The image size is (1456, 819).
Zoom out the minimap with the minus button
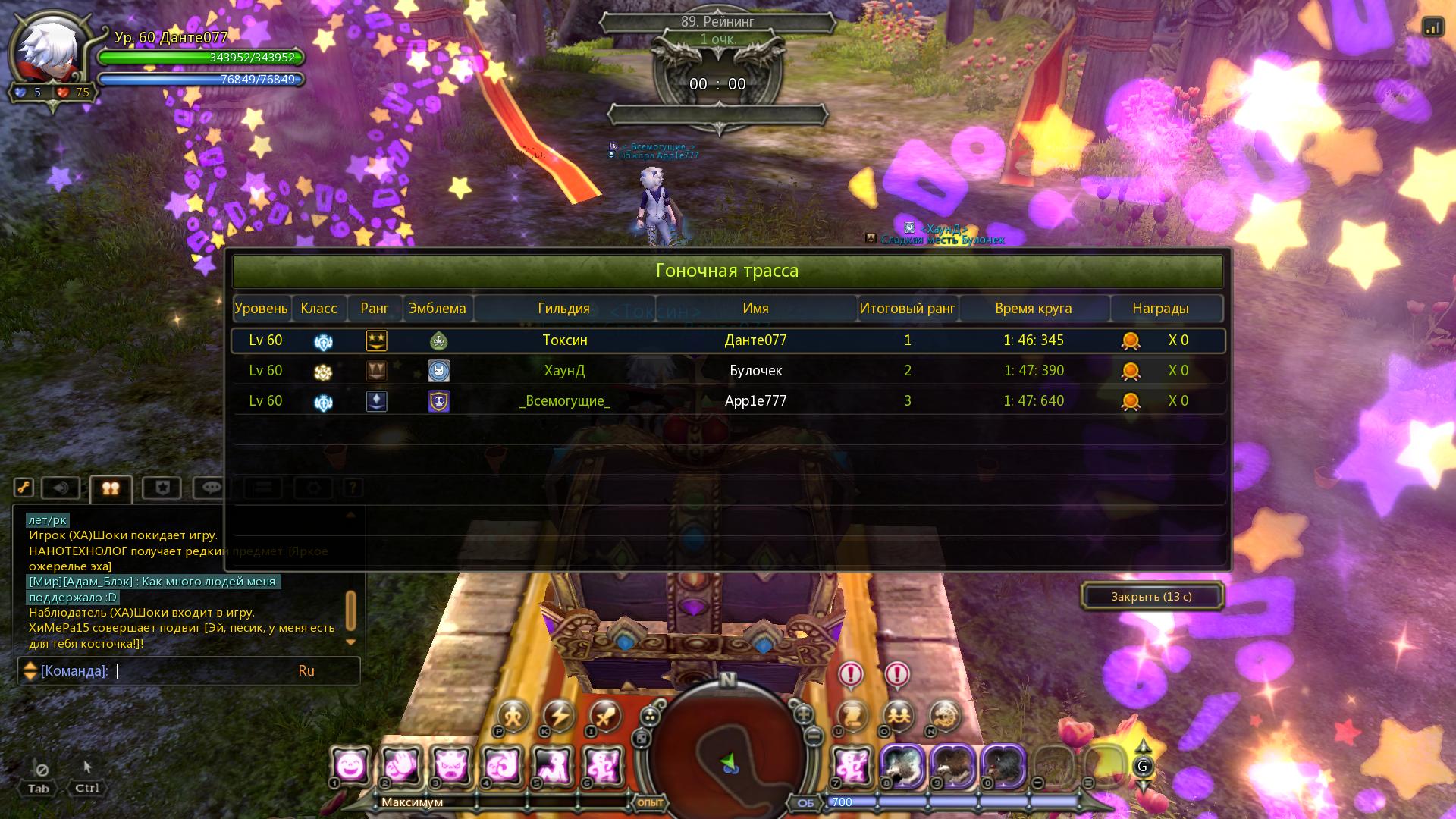pyautogui.click(x=813, y=736)
